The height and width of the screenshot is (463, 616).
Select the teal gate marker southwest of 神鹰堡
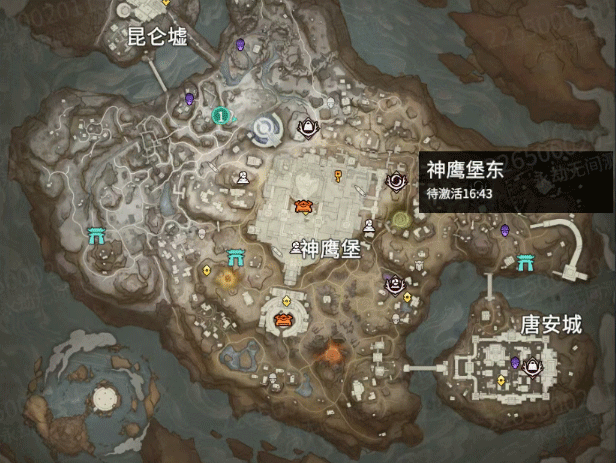click(x=236, y=256)
